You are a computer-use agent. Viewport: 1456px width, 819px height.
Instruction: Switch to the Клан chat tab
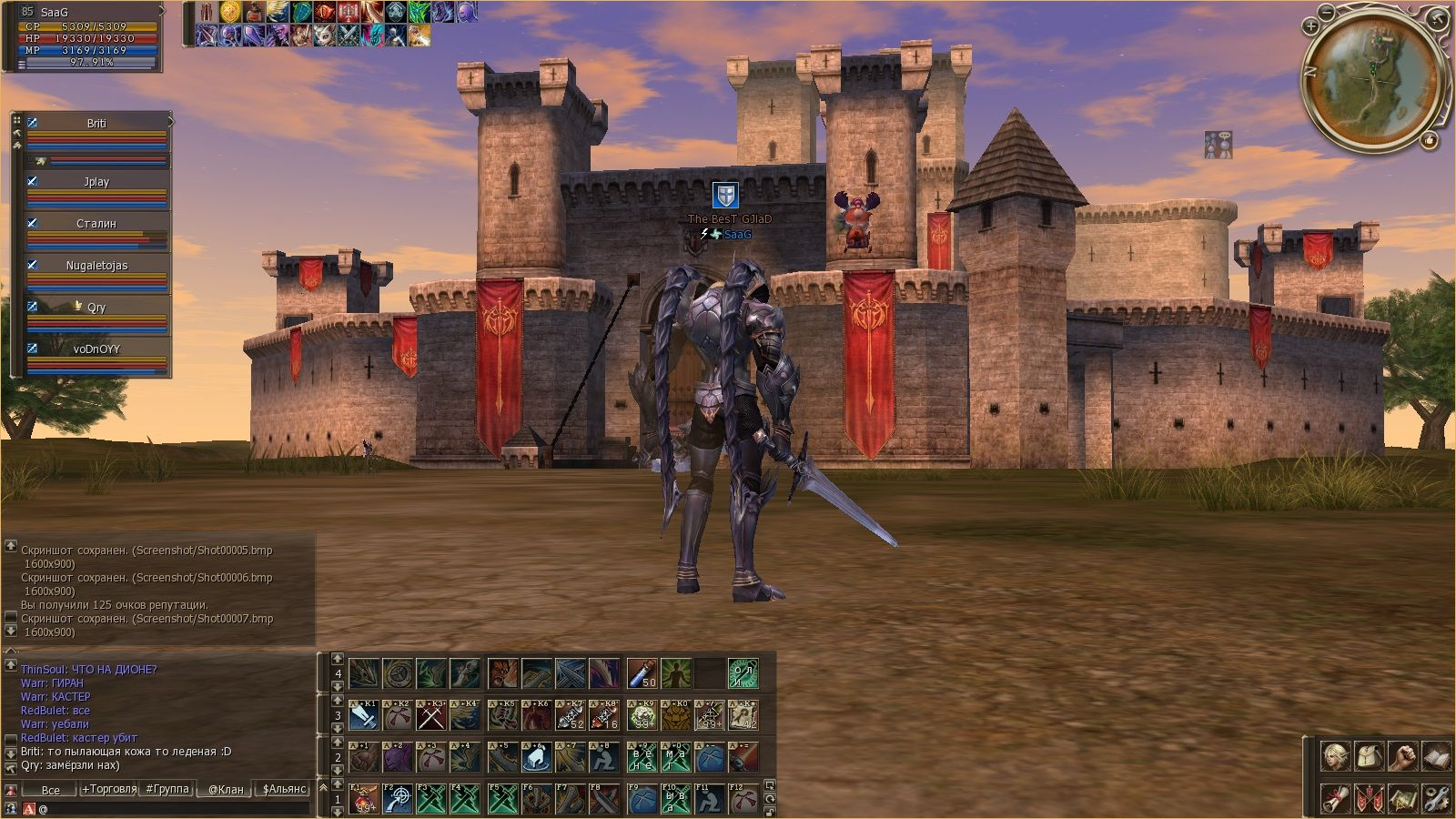[226, 789]
